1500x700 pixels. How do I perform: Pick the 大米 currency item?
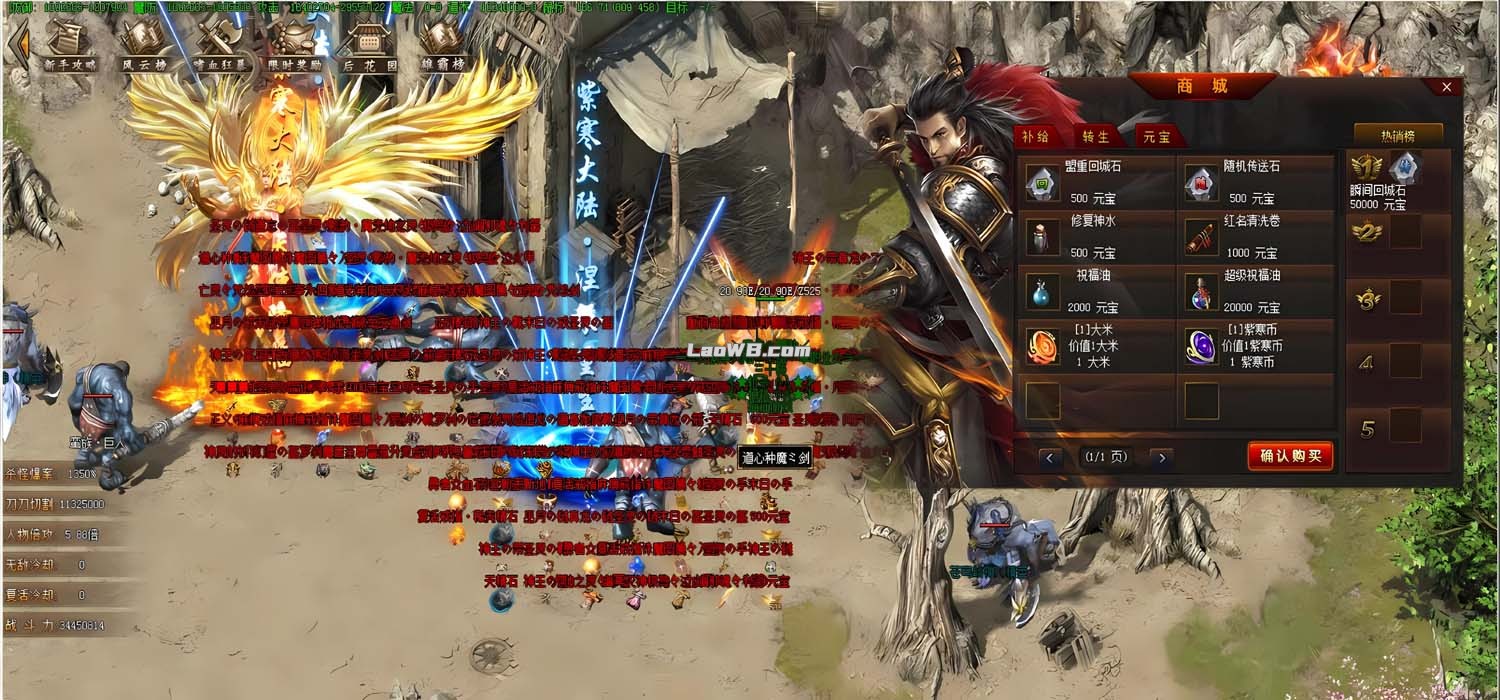pos(1043,346)
